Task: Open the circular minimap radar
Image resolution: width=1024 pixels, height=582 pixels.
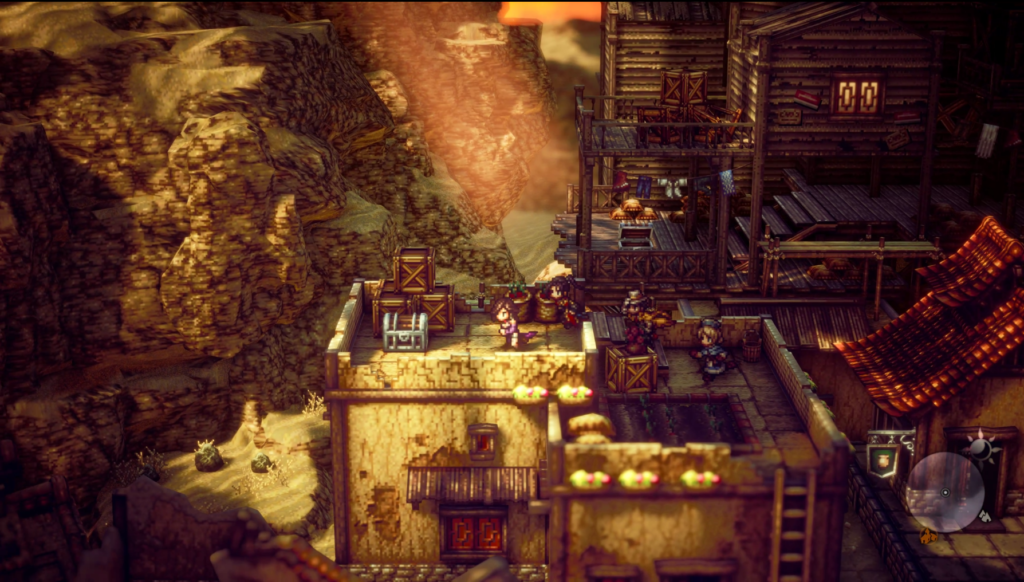Action: pyautogui.click(x=945, y=491)
